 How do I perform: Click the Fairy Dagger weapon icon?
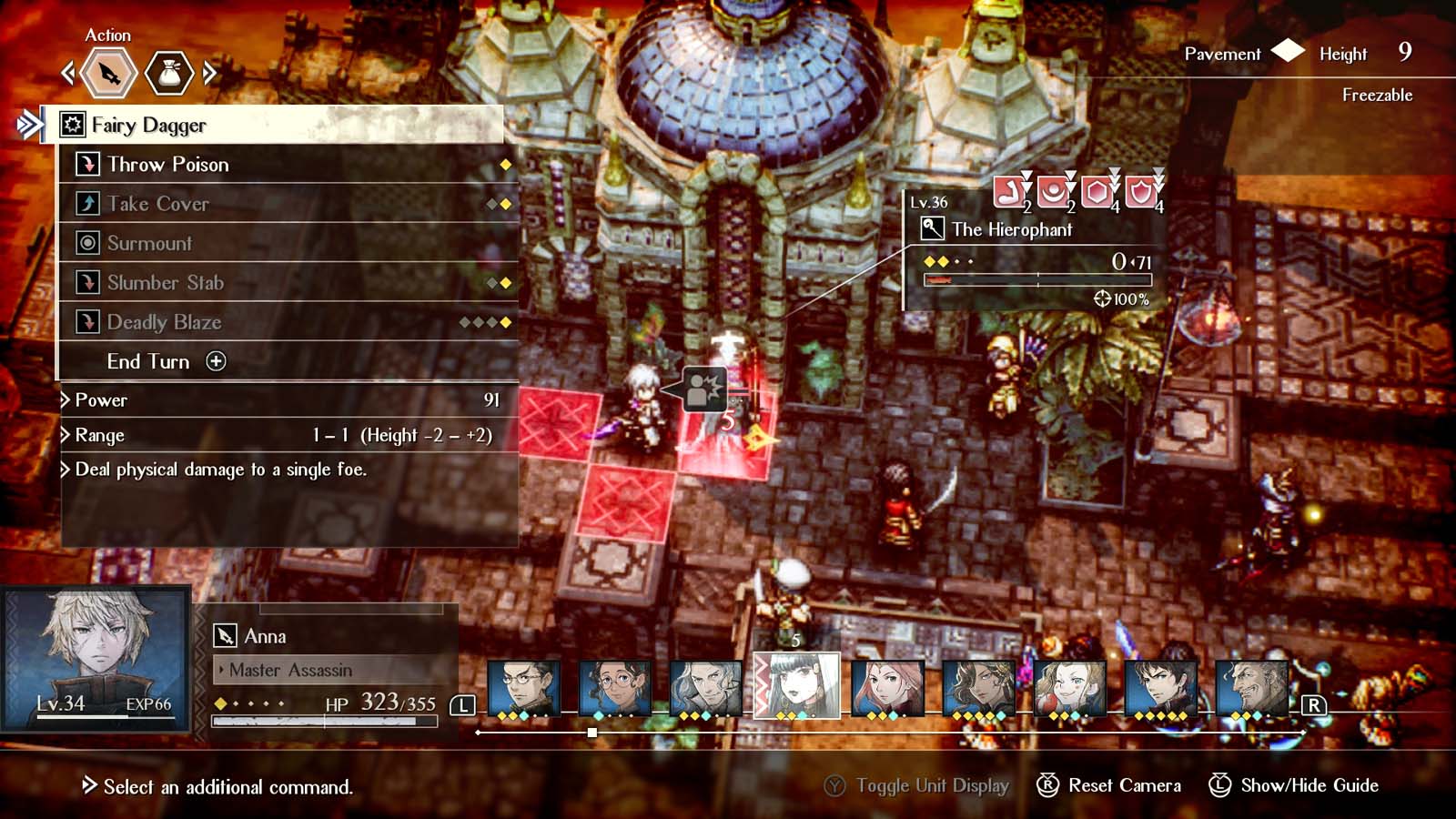coord(73,125)
